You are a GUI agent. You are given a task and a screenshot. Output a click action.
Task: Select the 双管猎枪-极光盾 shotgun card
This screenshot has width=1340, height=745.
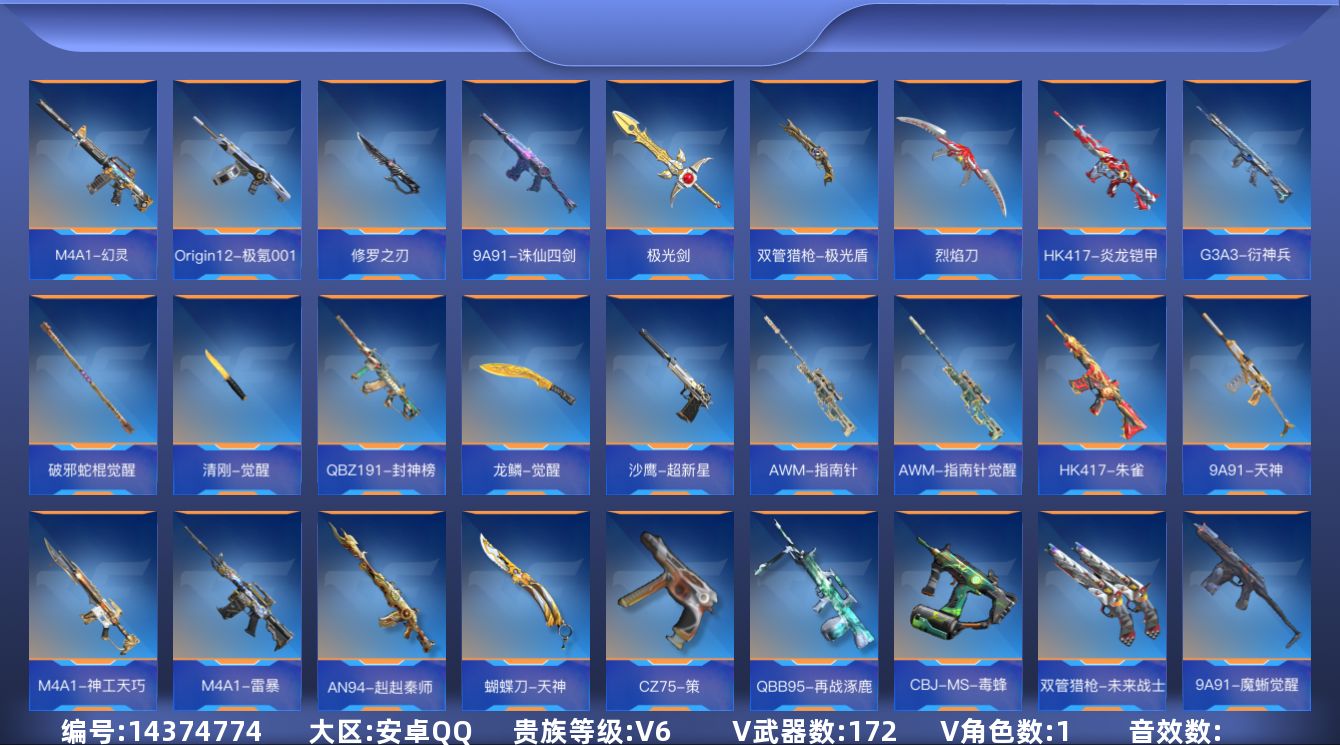tap(813, 170)
